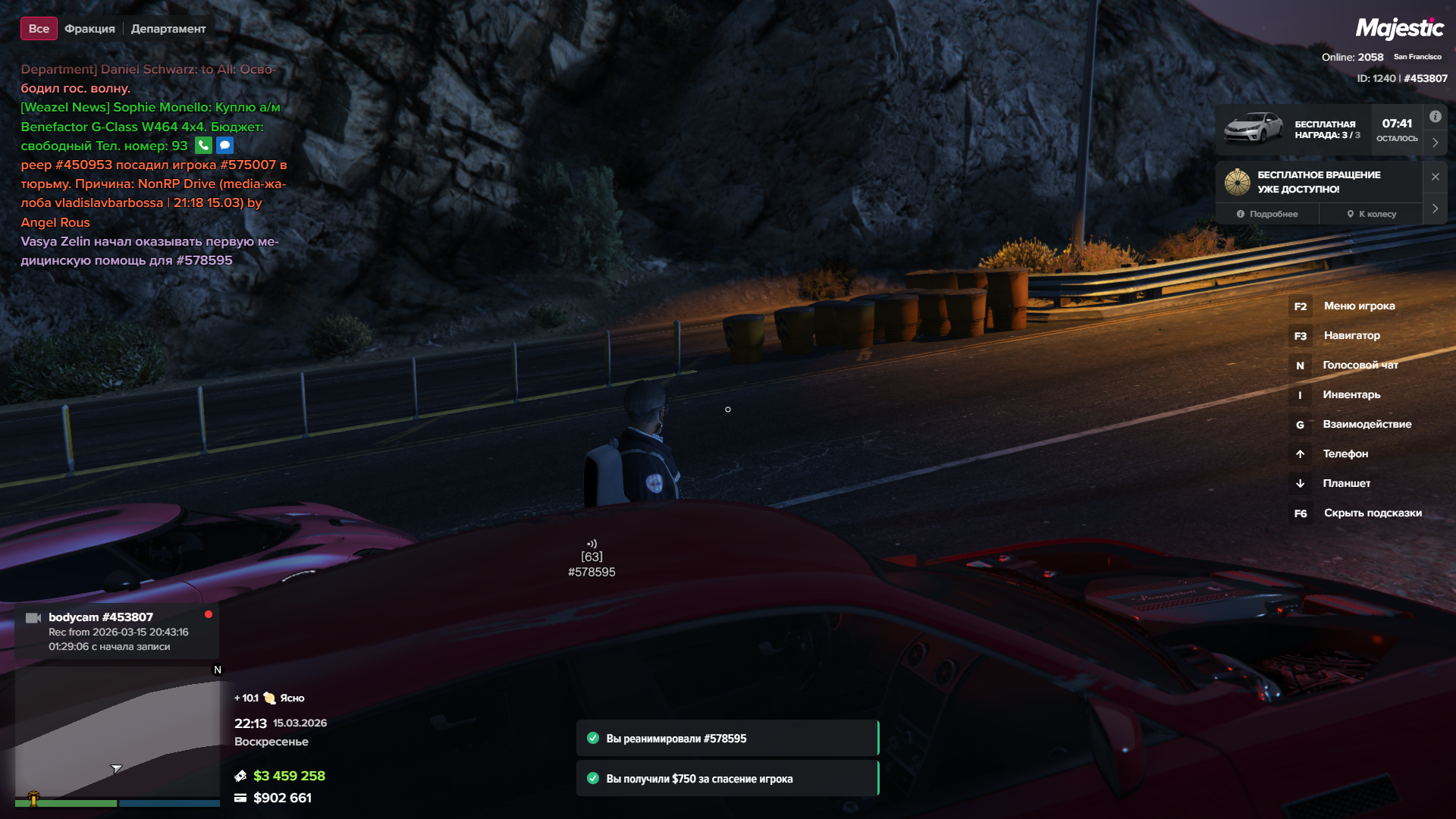
Task: Dismiss the $750 reward notification
Action: tap(726, 779)
